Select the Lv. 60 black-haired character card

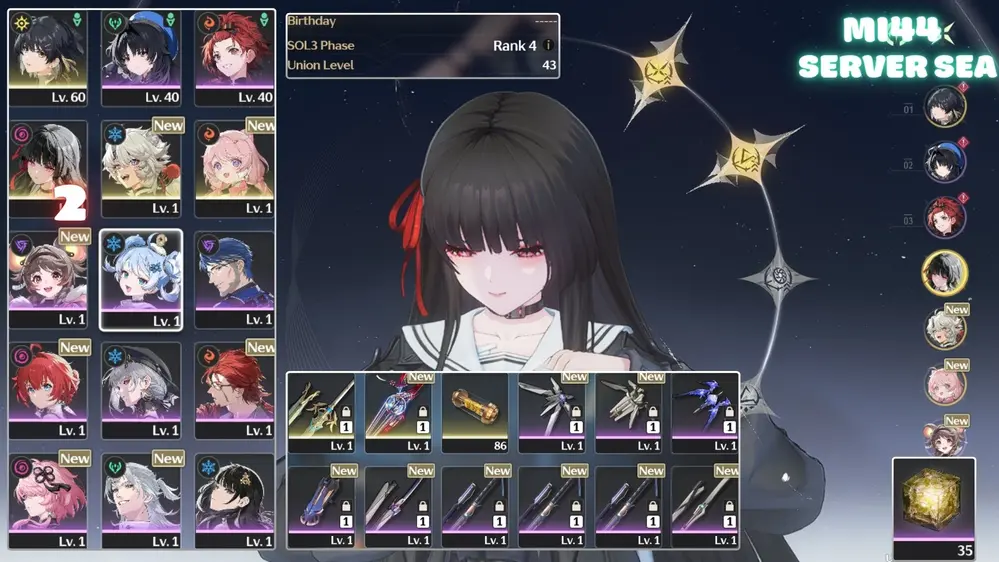pyautogui.click(x=47, y=58)
